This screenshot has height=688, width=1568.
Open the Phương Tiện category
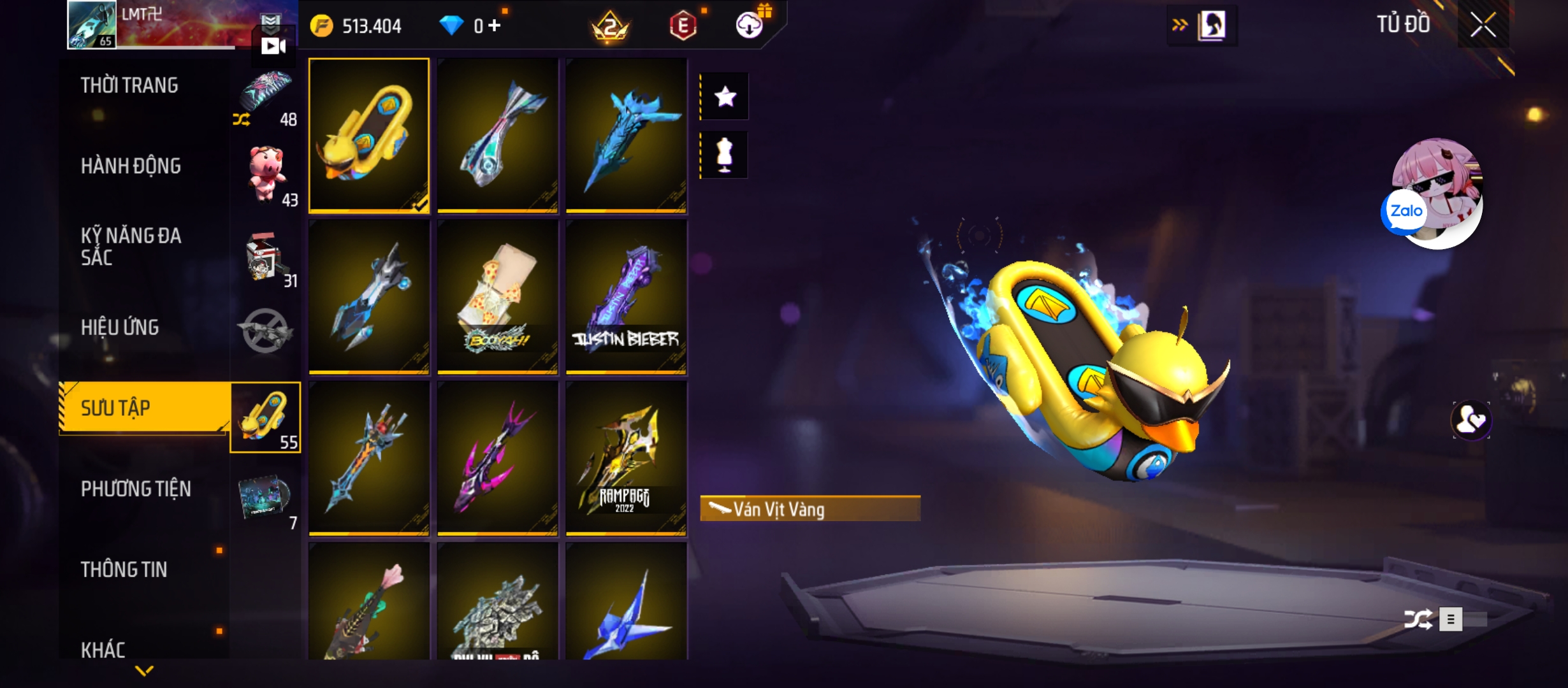click(x=136, y=489)
